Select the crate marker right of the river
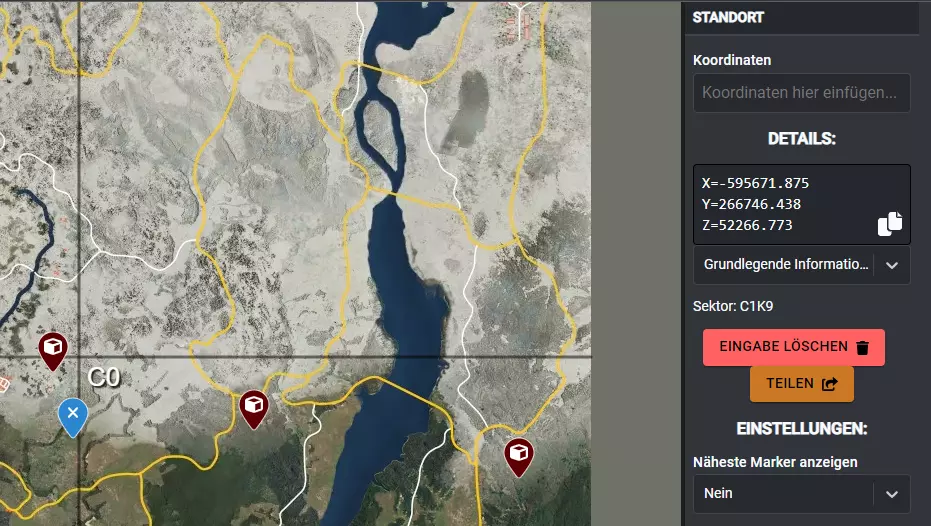 (518, 453)
